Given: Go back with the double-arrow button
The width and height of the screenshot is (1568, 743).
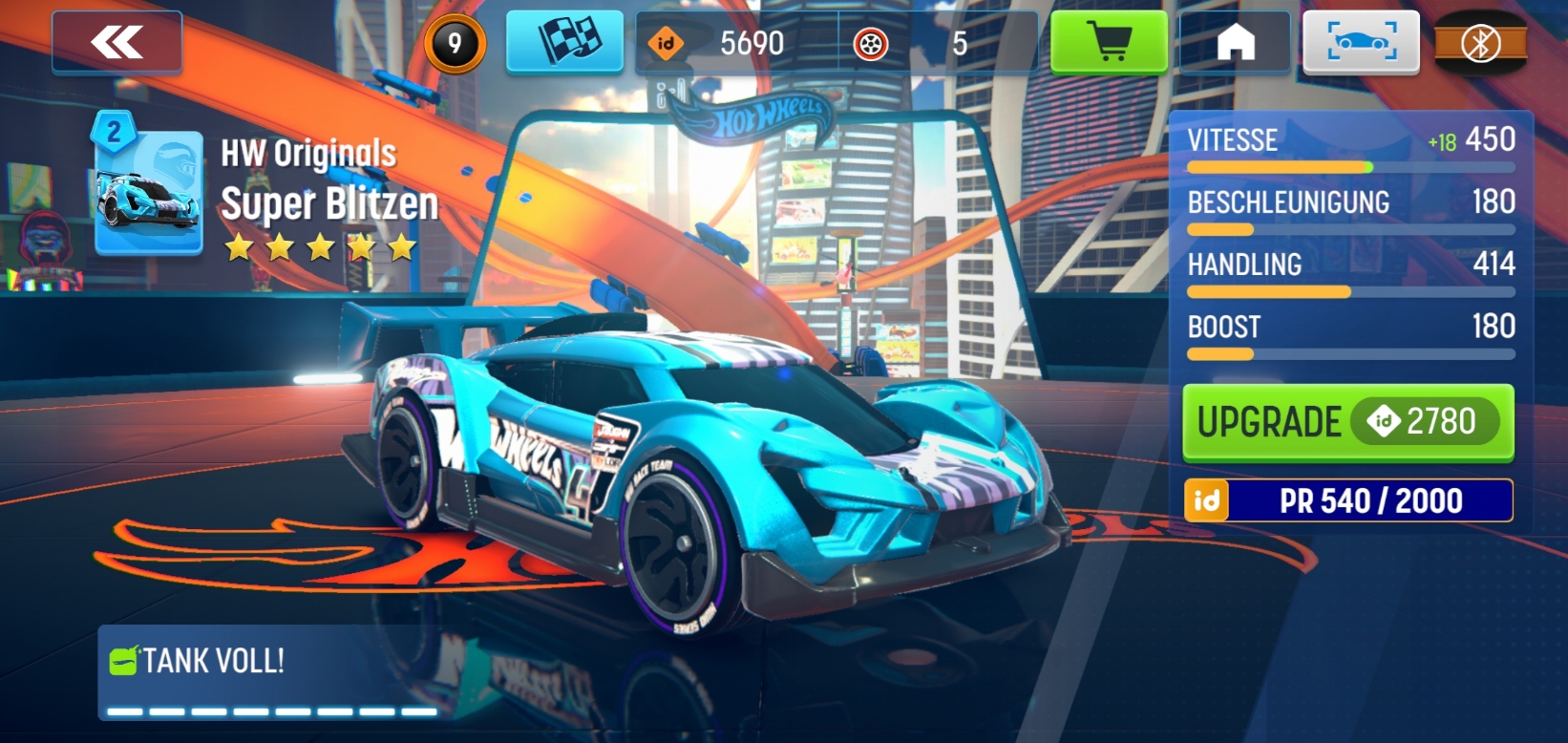Looking at the screenshot, I should [117, 43].
